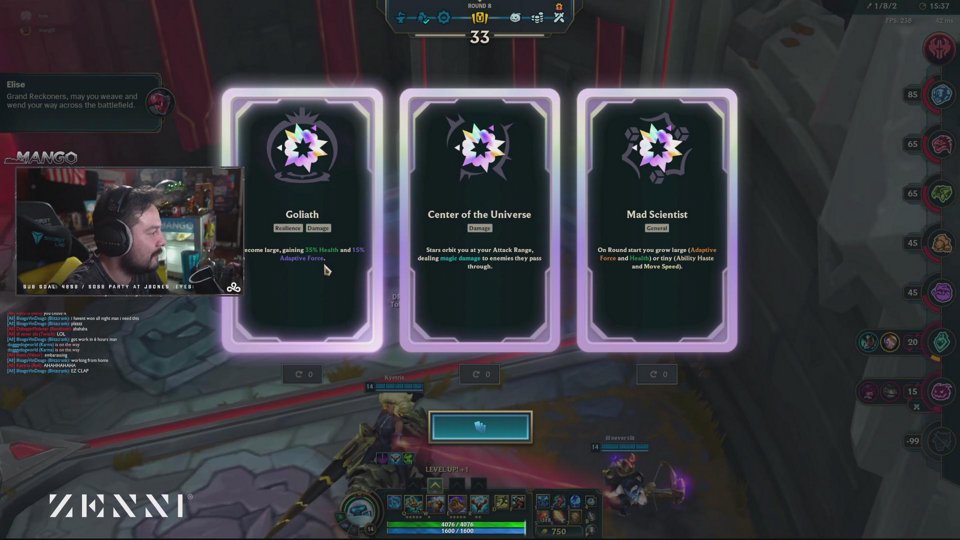
Task: Reroll the Goliath augment
Action: 302,375
